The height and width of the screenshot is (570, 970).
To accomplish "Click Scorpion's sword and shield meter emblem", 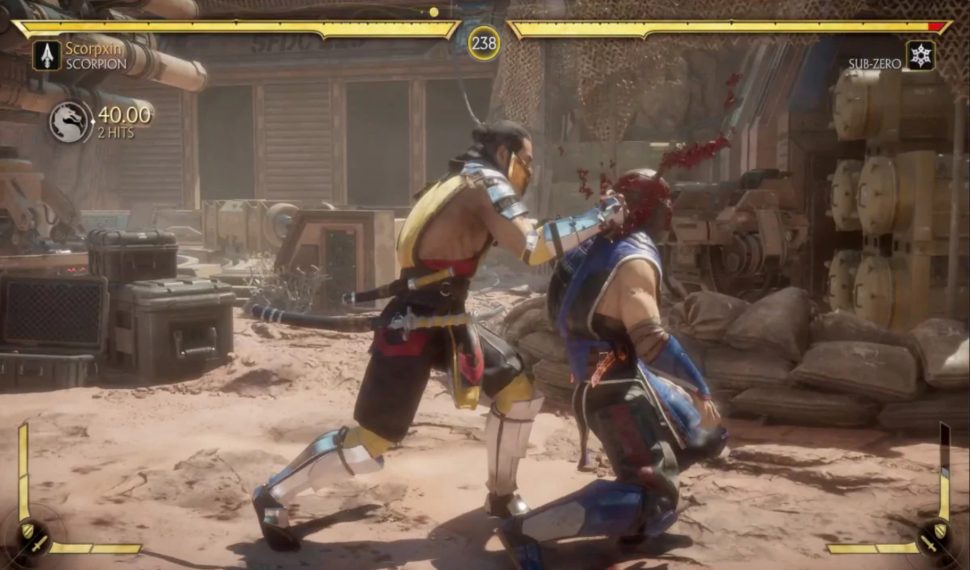I will tap(30, 537).
